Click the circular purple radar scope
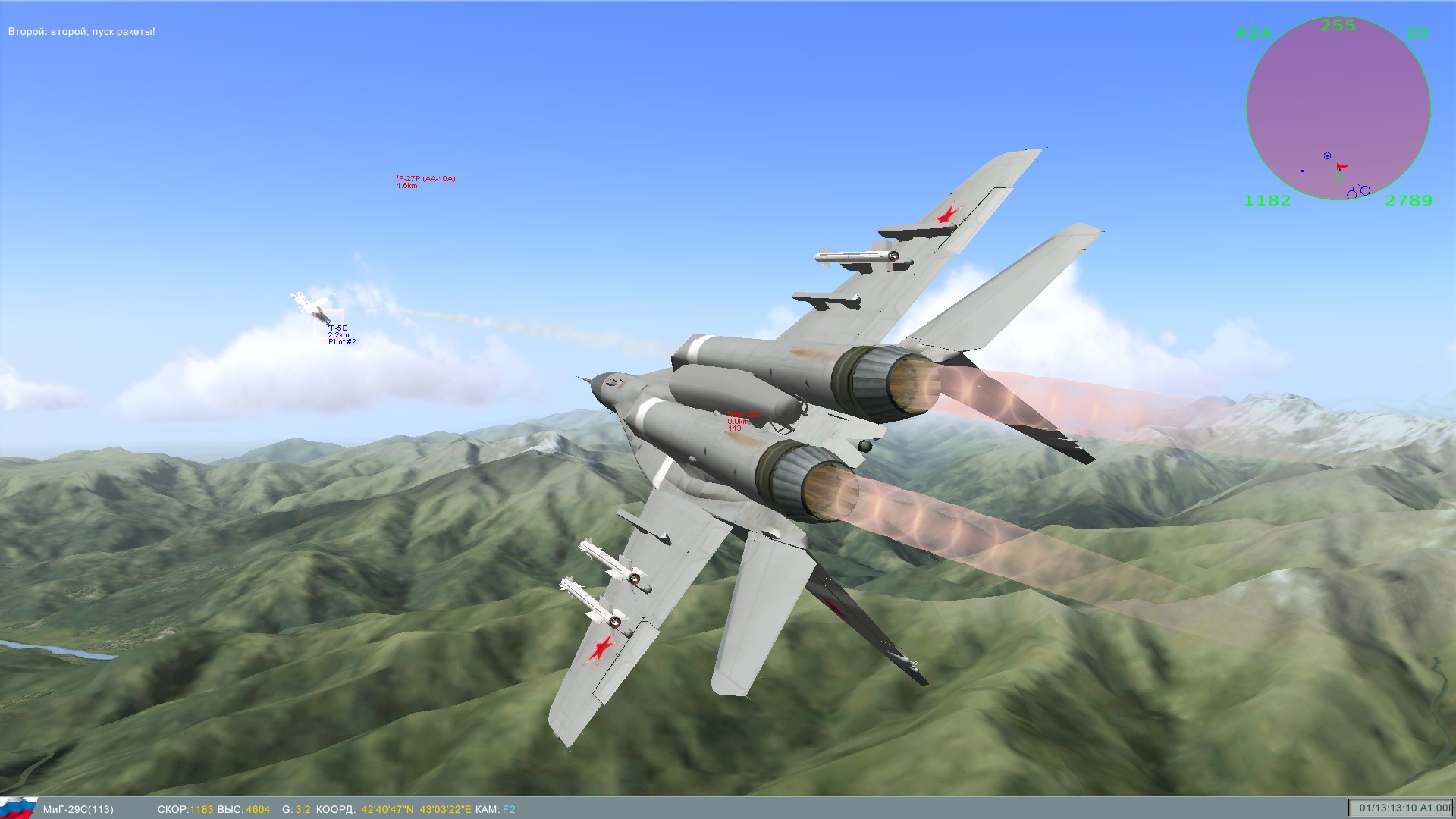The height and width of the screenshot is (819, 1456). click(1338, 108)
